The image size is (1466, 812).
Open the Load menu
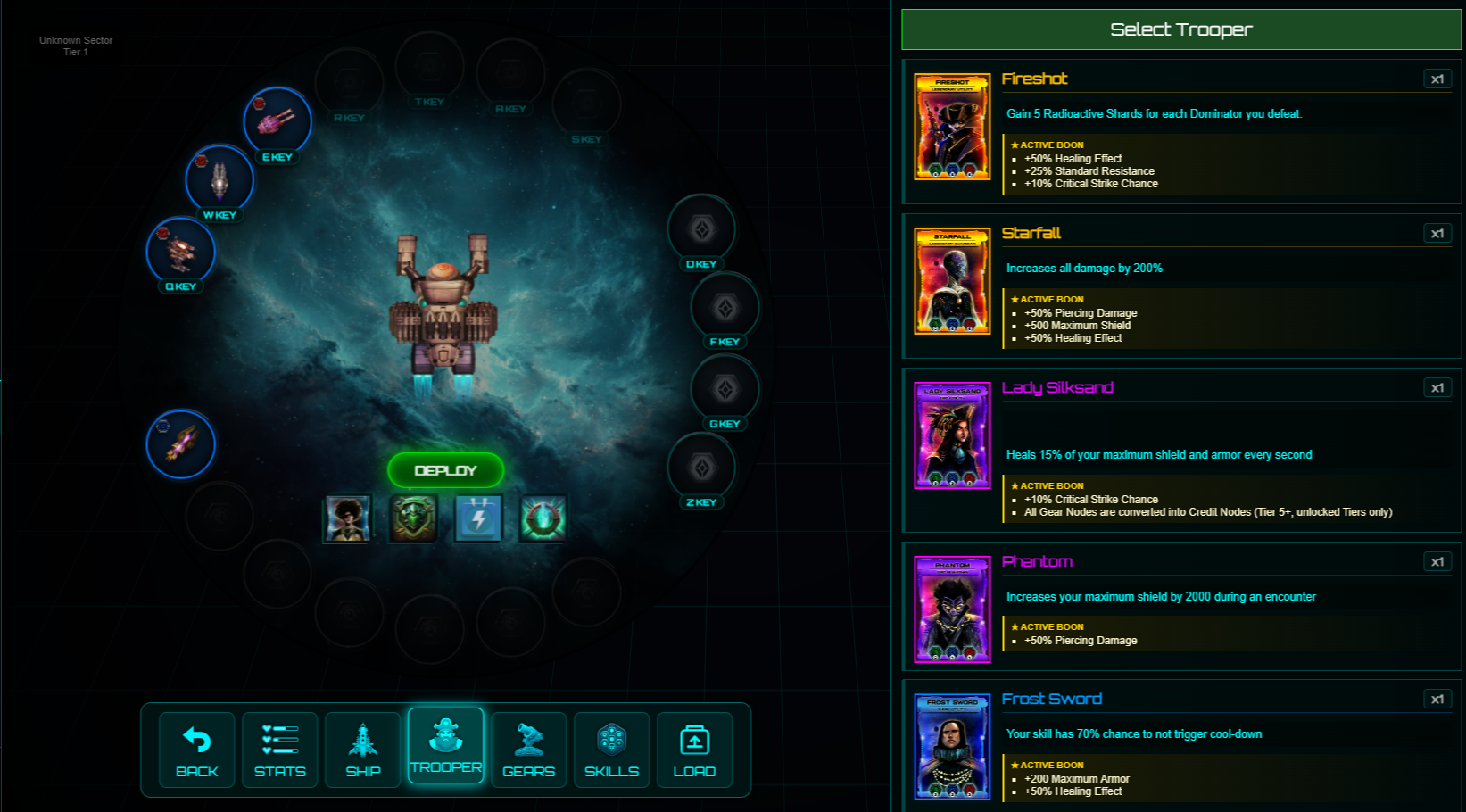[695, 750]
